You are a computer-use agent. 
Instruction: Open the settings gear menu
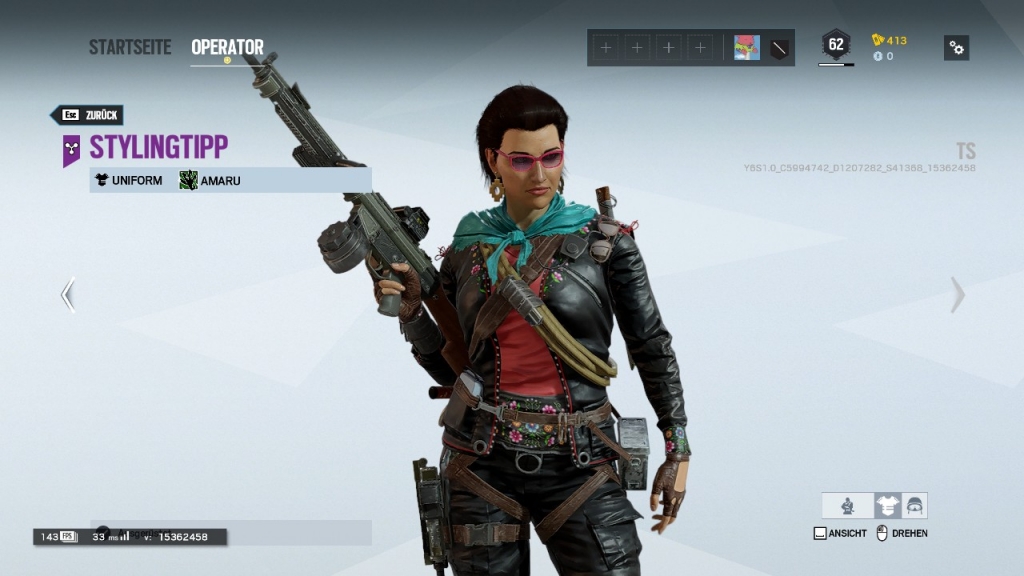(x=956, y=47)
